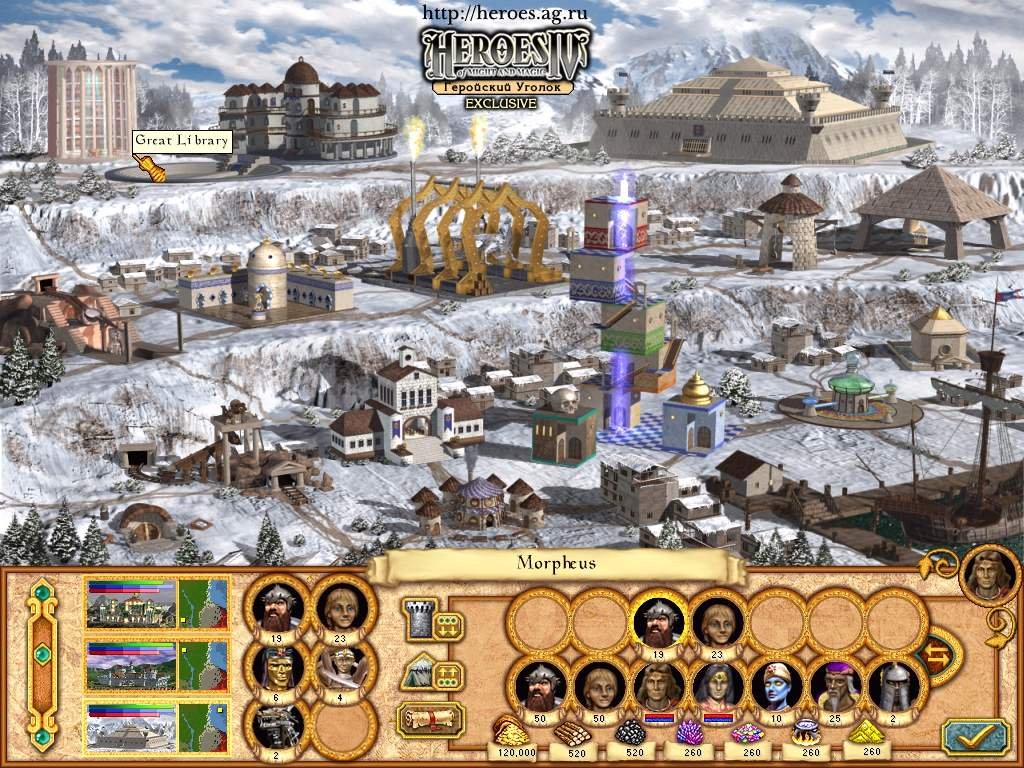Open the hero portrait in the top-right corner
Image resolution: width=1024 pixels, height=768 pixels.
988,574
